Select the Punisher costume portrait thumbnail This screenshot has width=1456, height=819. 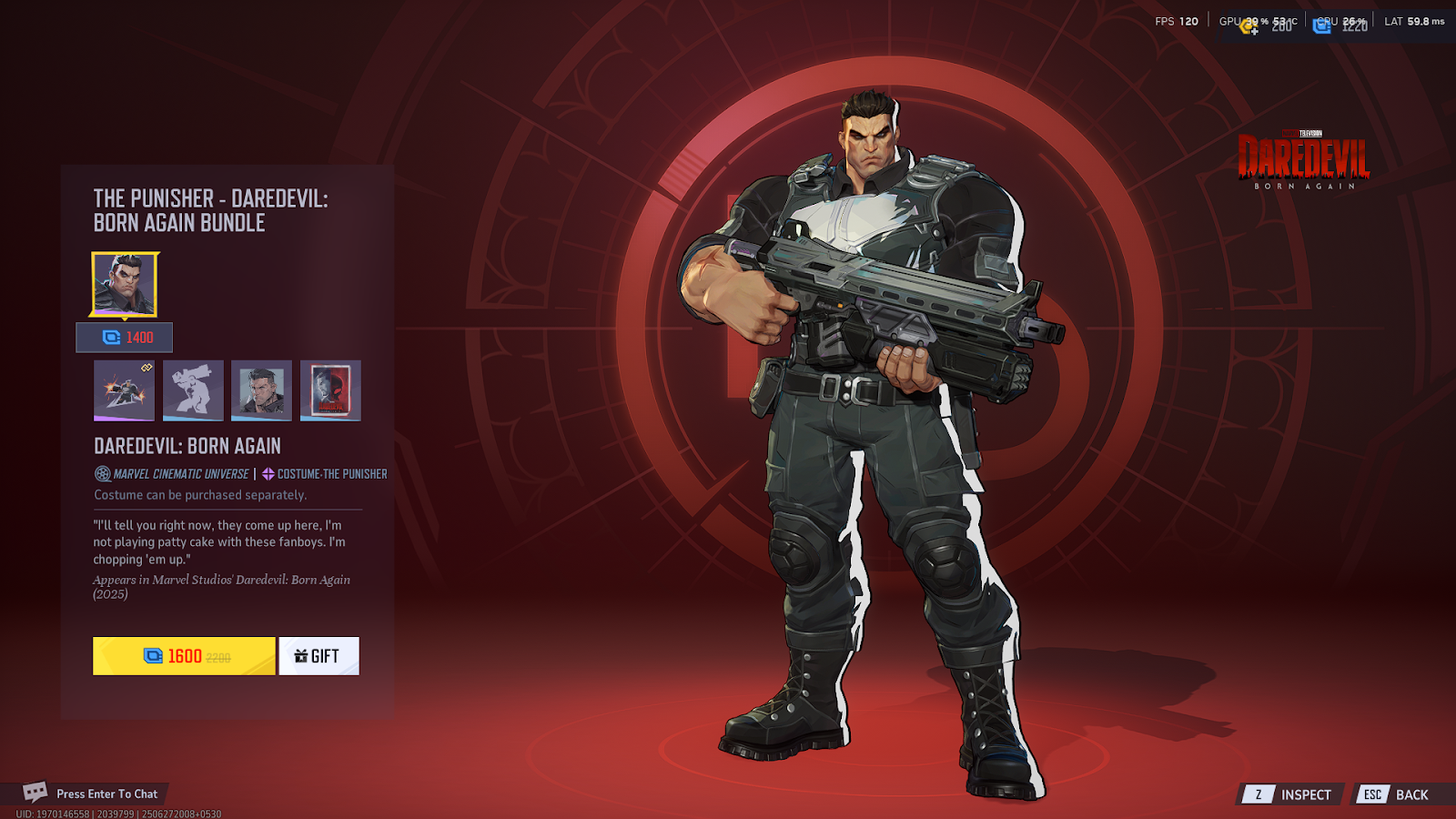125,285
